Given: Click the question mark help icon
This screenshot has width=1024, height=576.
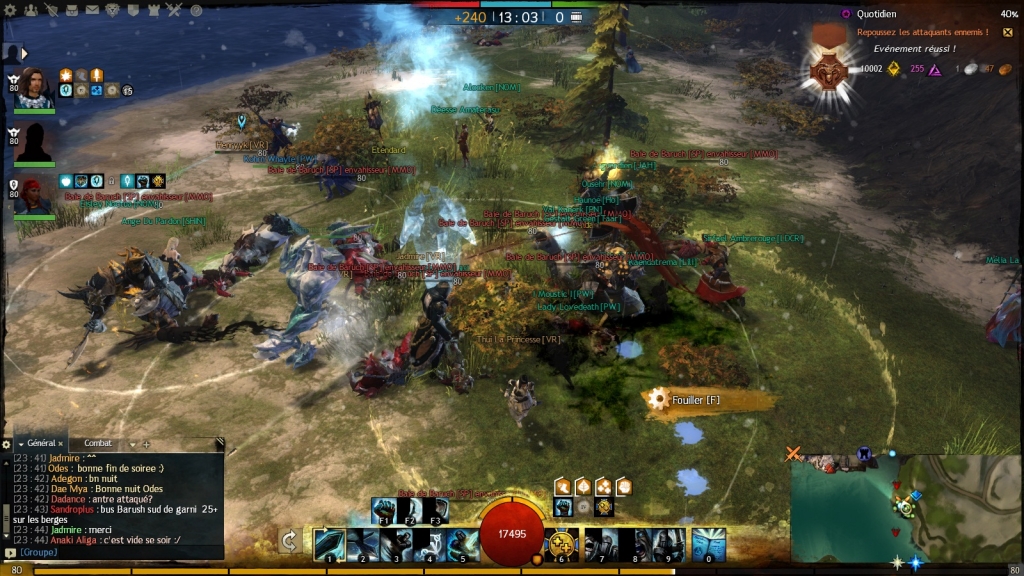Looking at the screenshot, I should click(x=196, y=10).
